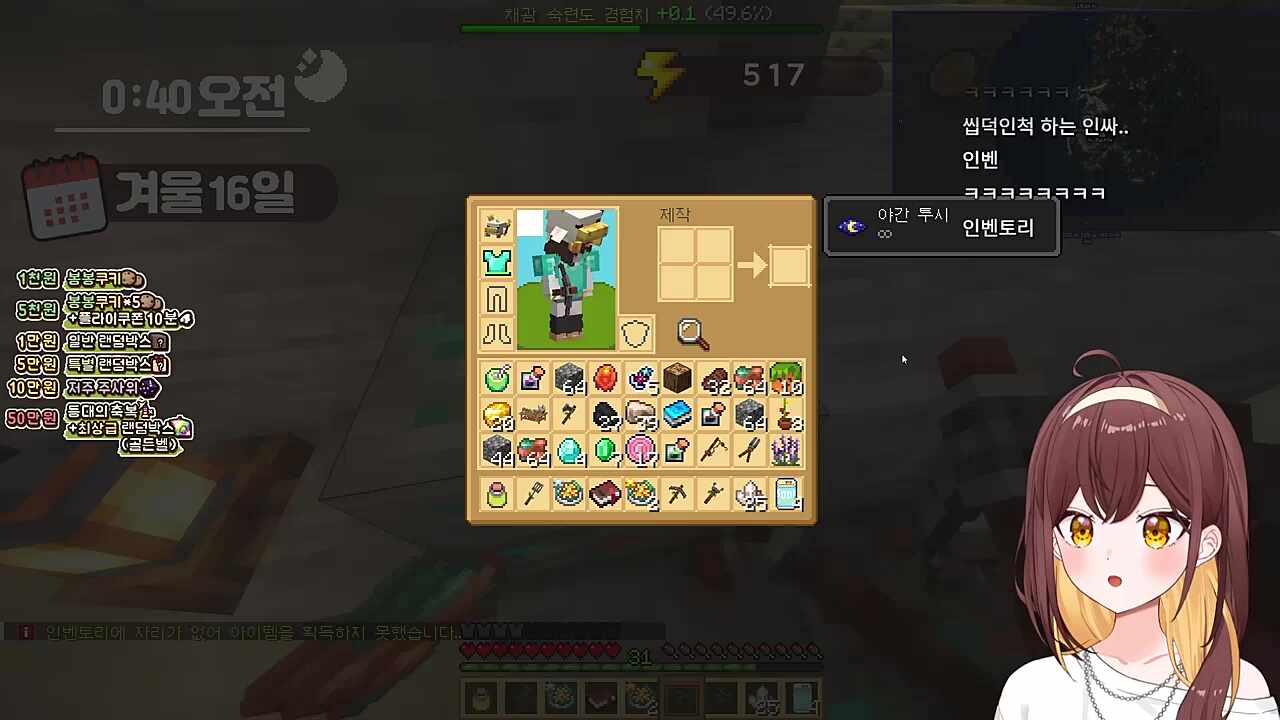Click the red calendar icon beside 겨울 16일

tap(63, 195)
